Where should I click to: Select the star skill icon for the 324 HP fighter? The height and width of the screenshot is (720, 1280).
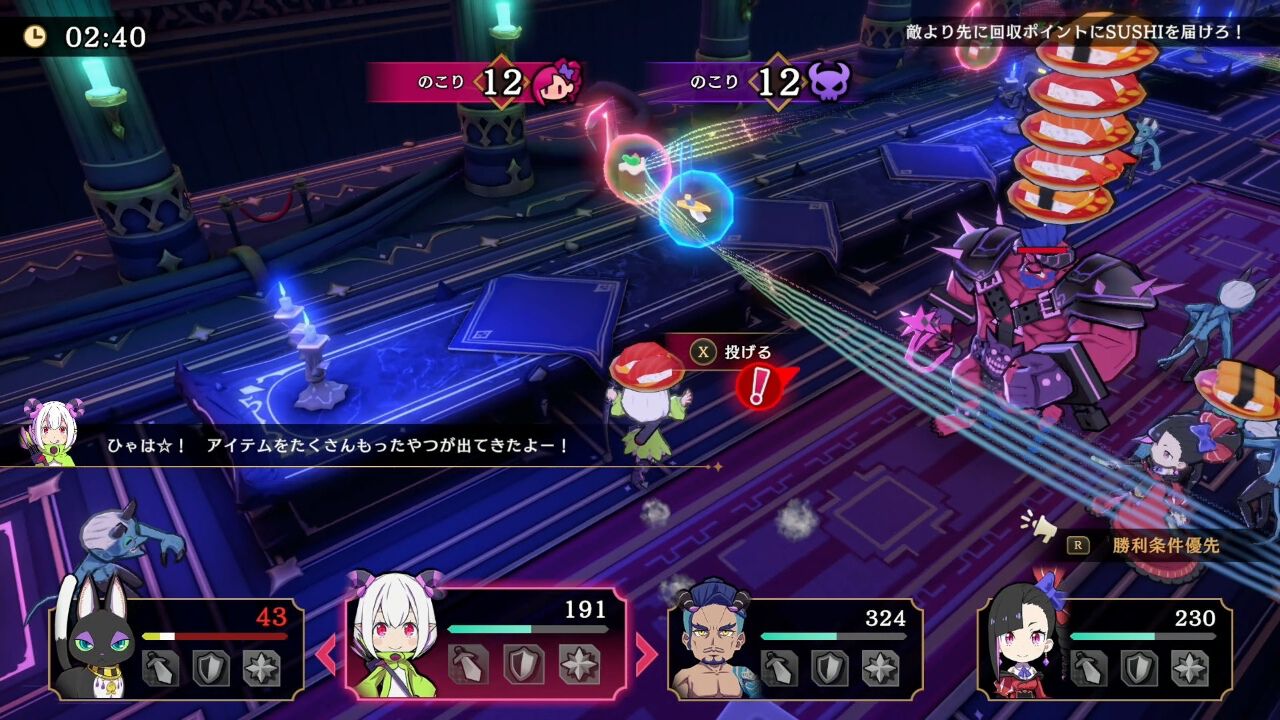coord(879,667)
